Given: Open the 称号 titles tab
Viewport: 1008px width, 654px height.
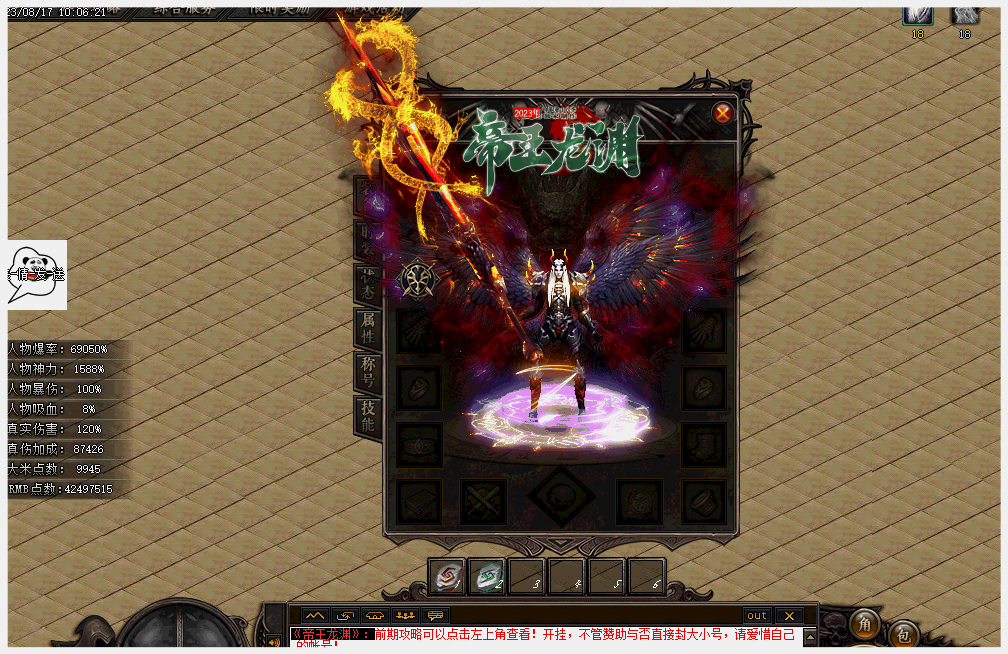Looking at the screenshot, I should pos(368,371).
